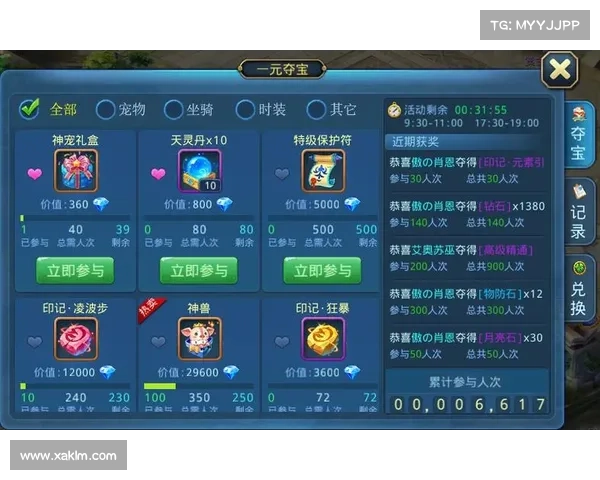Toggle the heart favorite on 神兽
The height and width of the screenshot is (480, 600).
pos(159,341)
